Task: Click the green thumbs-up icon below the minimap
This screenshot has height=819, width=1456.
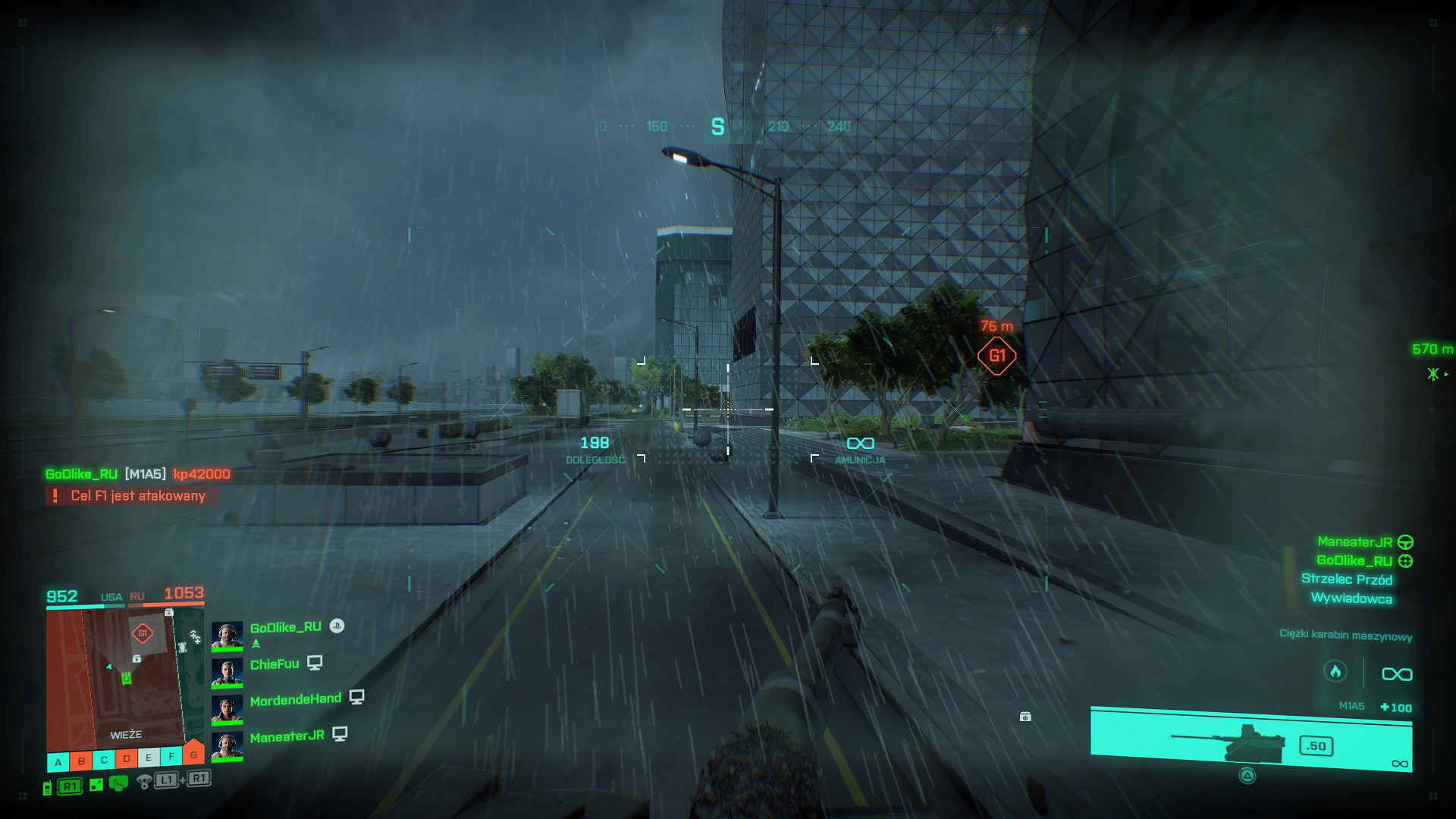Action: (118, 783)
